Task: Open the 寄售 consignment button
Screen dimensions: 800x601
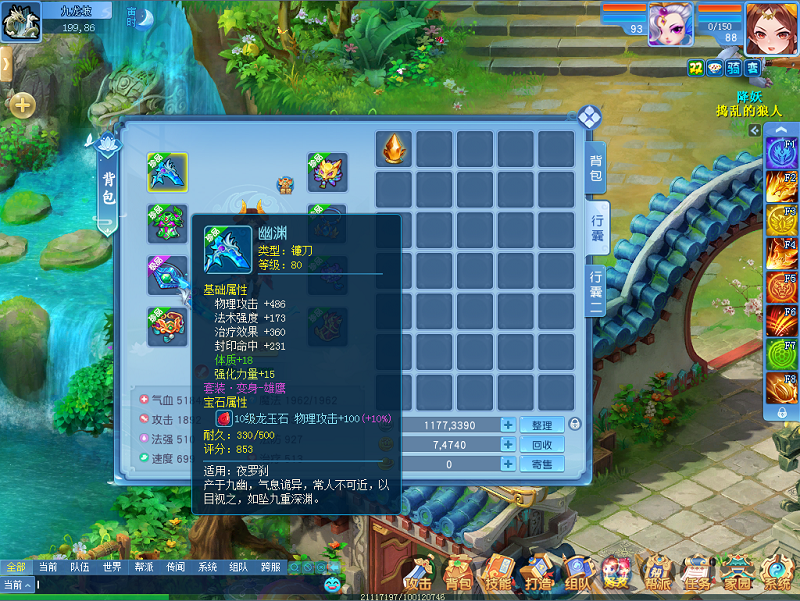Action: point(542,464)
